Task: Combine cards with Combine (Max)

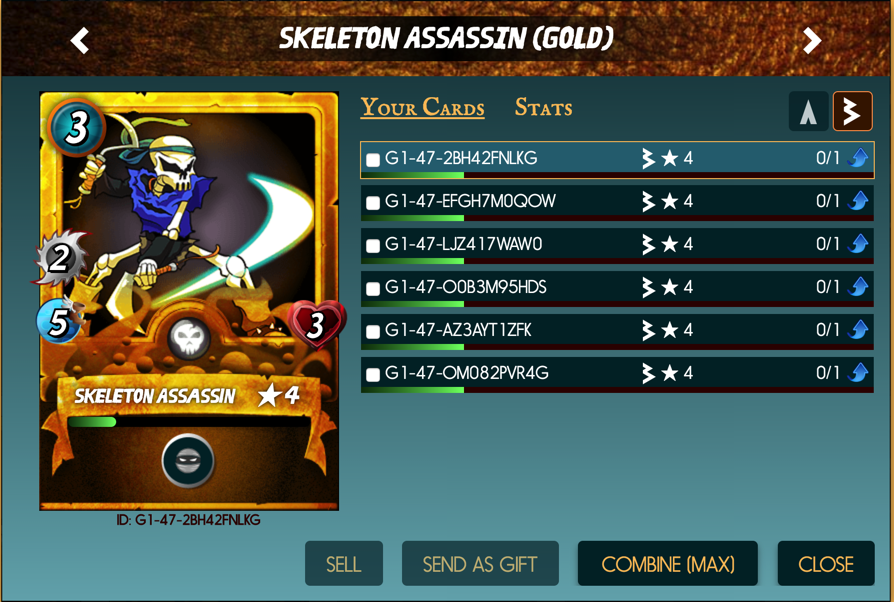Action: point(667,564)
